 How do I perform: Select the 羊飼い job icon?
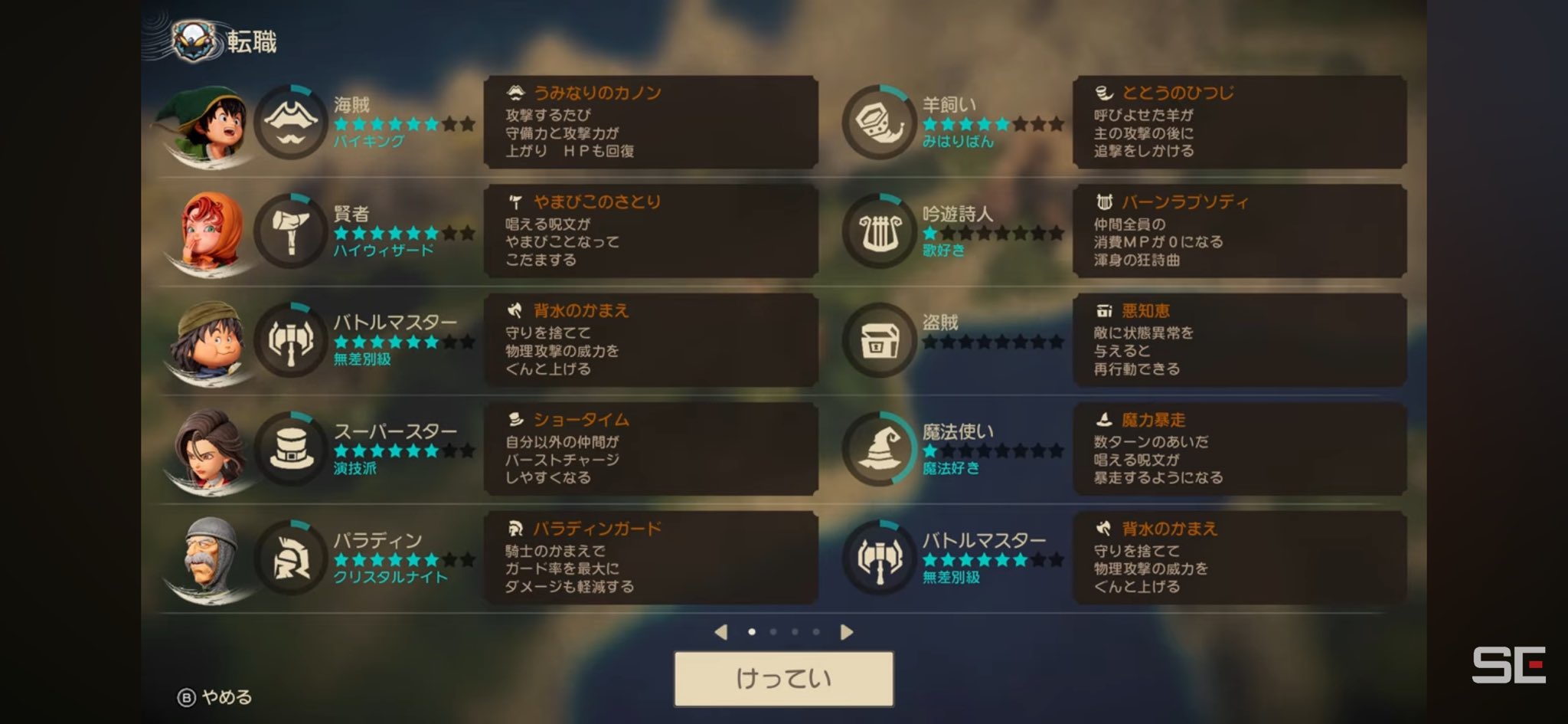(x=879, y=122)
